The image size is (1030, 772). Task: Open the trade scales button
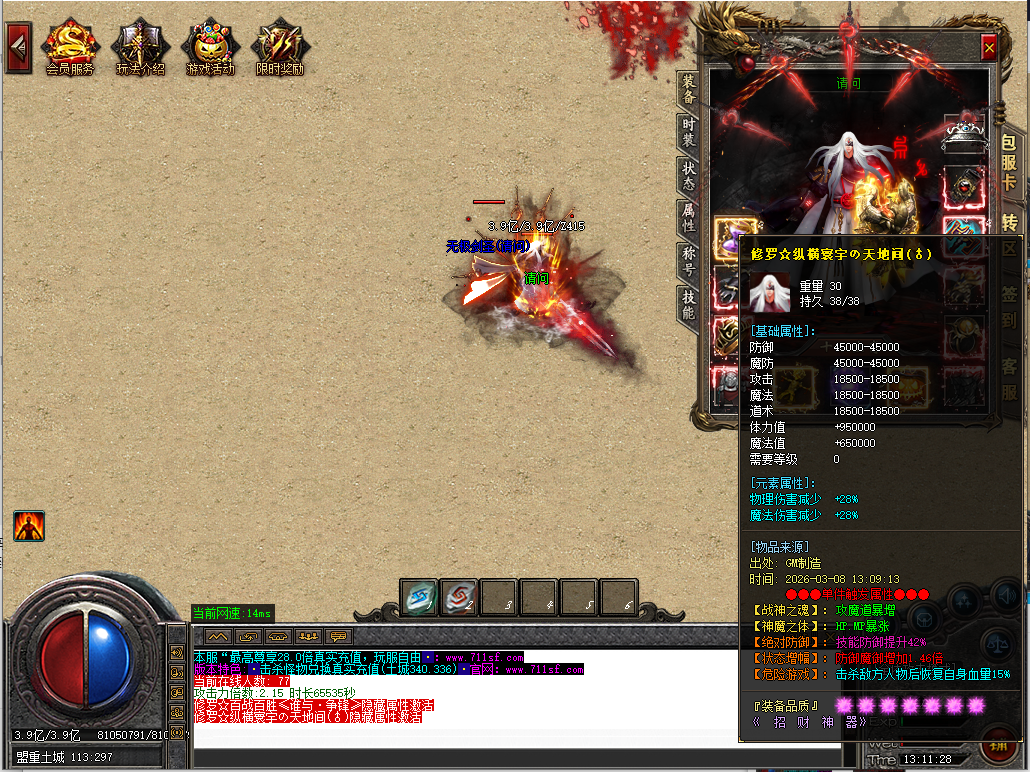tap(996, 645)
